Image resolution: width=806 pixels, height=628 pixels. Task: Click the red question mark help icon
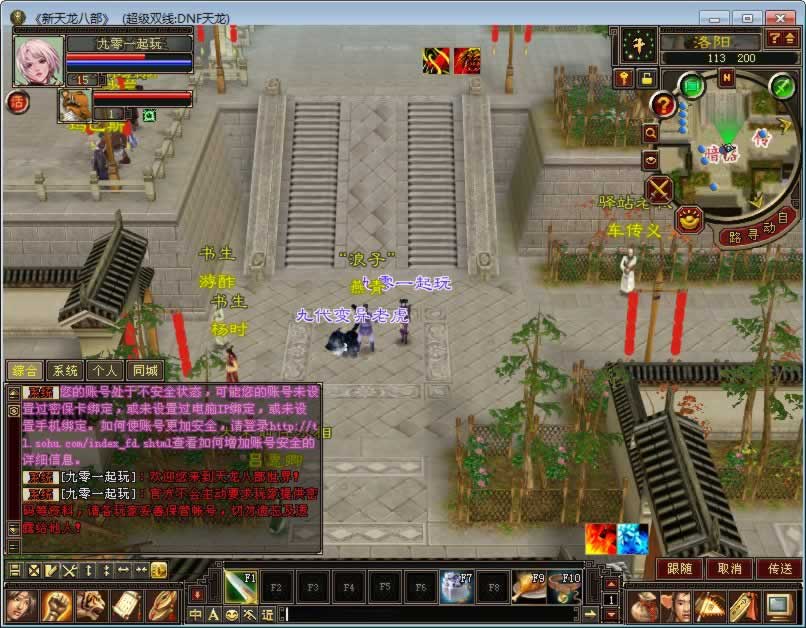pos(662,104)
